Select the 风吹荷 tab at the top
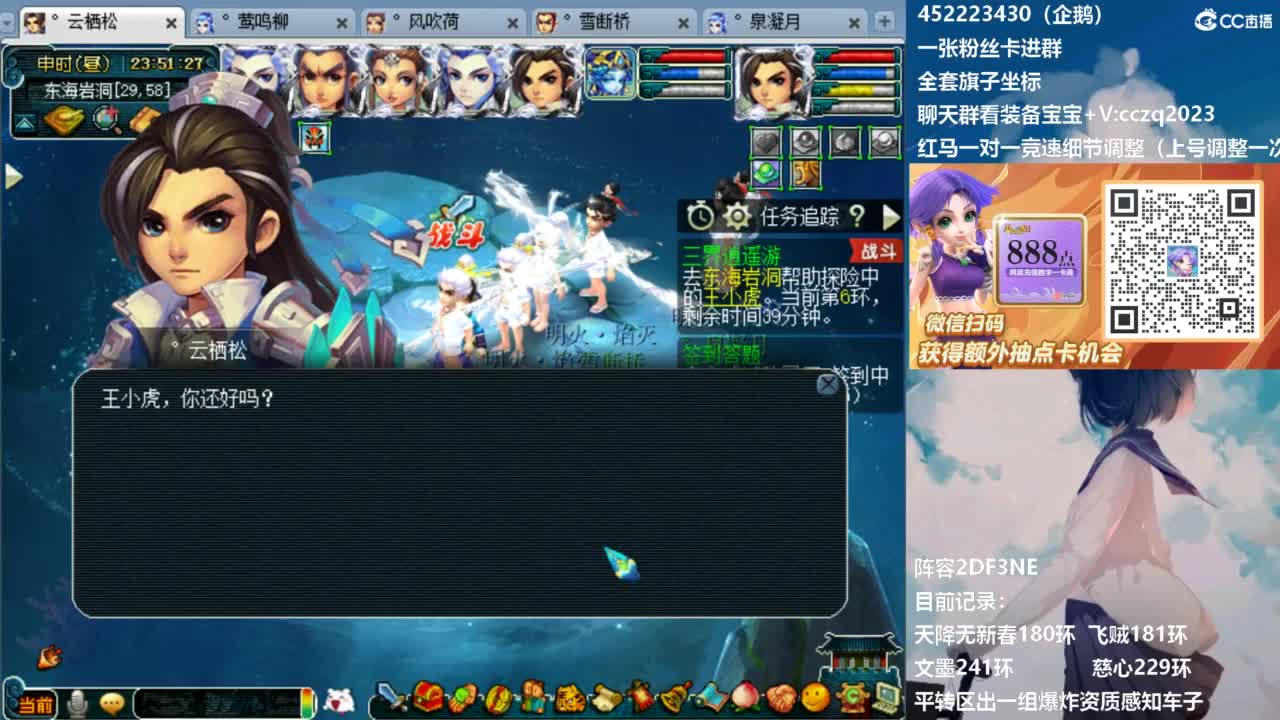1280x720 pixels. [x=436, y=22]
